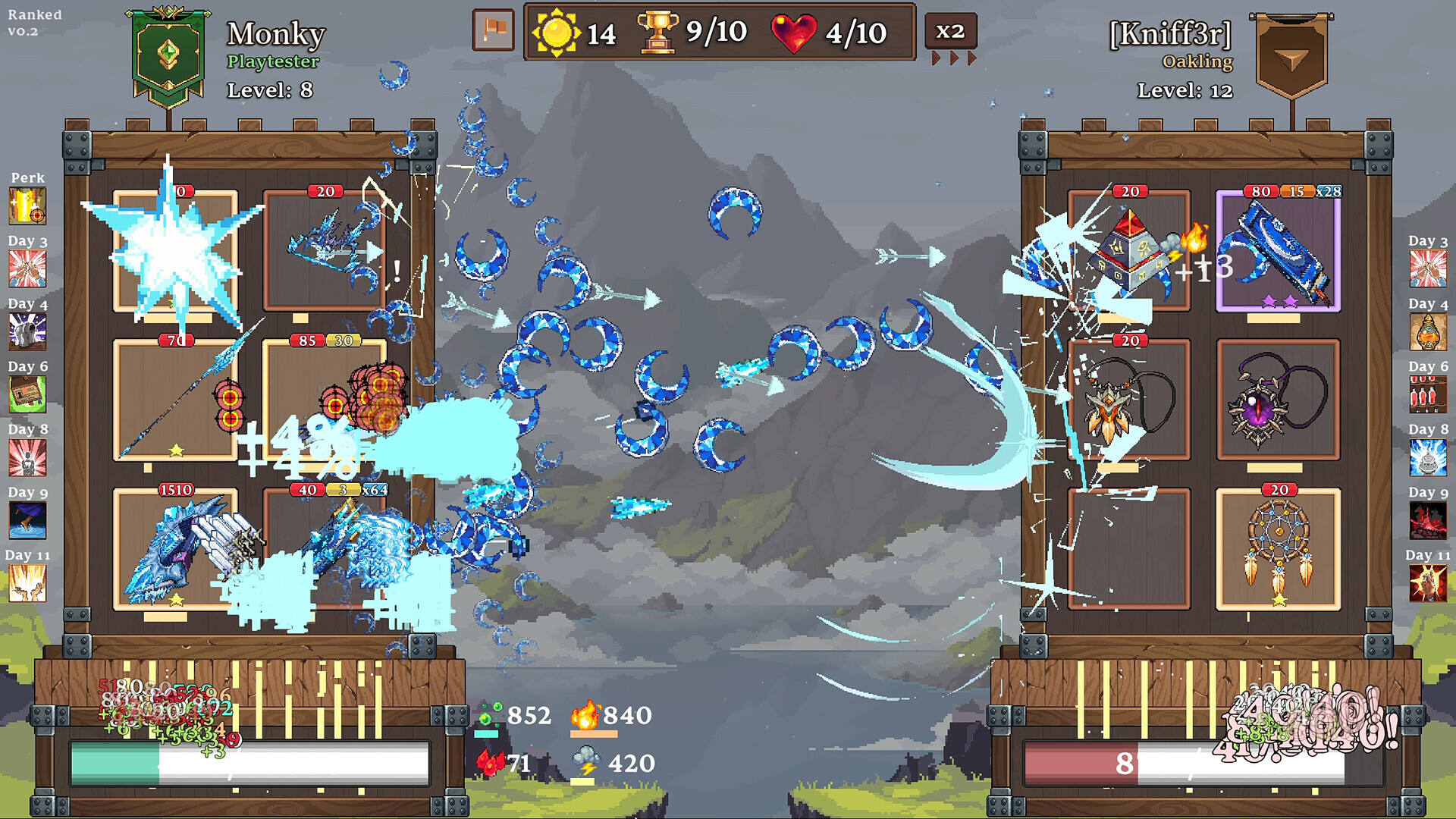Inspect Monky's Day 11 skill icon
1456x819 pixels.
(27, 583)
